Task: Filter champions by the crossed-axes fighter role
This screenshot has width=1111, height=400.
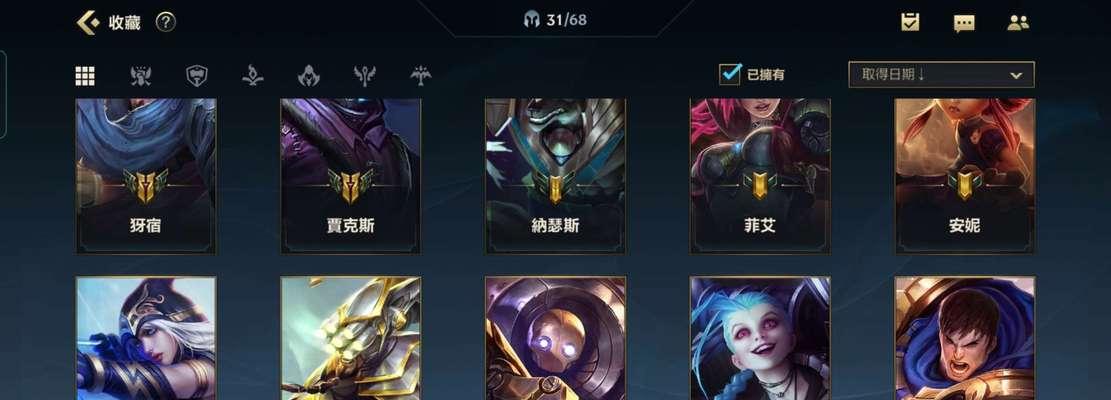Action: click(141, 76)
